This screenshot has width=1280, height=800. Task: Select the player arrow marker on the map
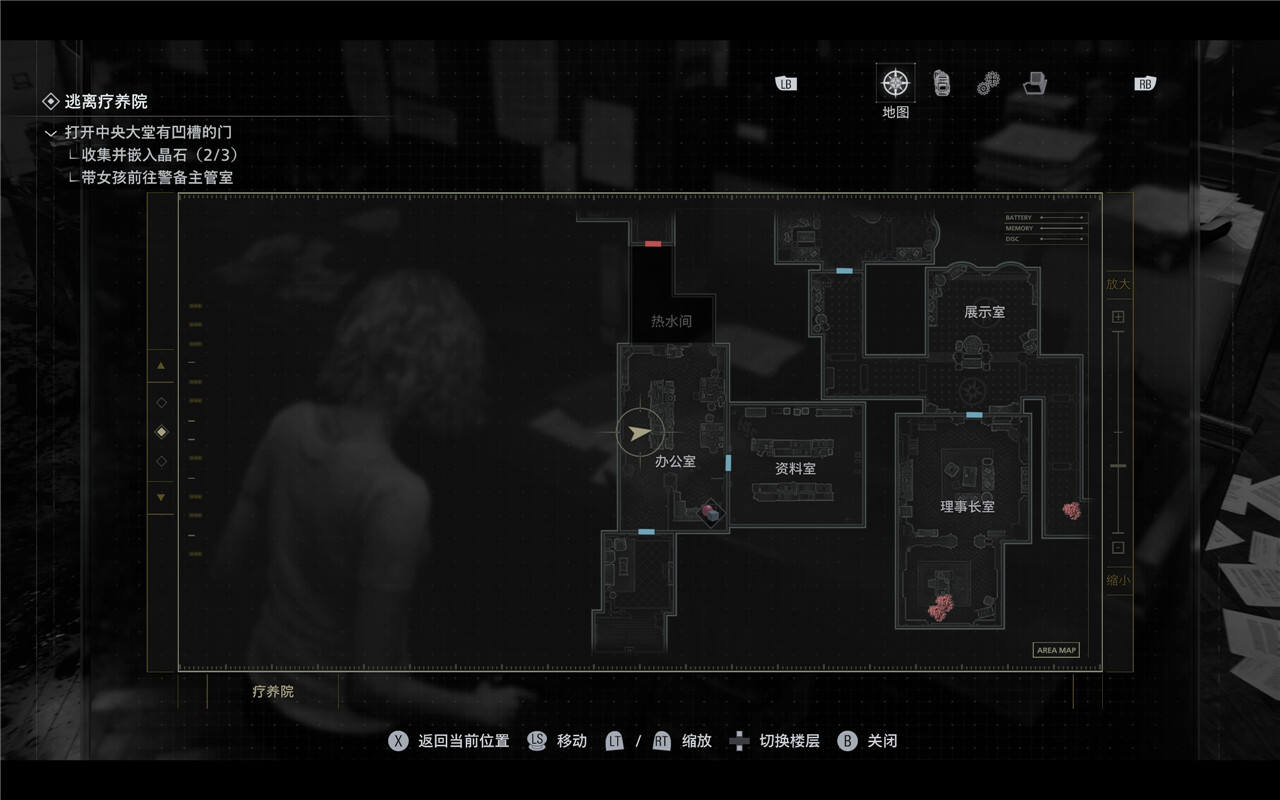click(x=640, y=432)
